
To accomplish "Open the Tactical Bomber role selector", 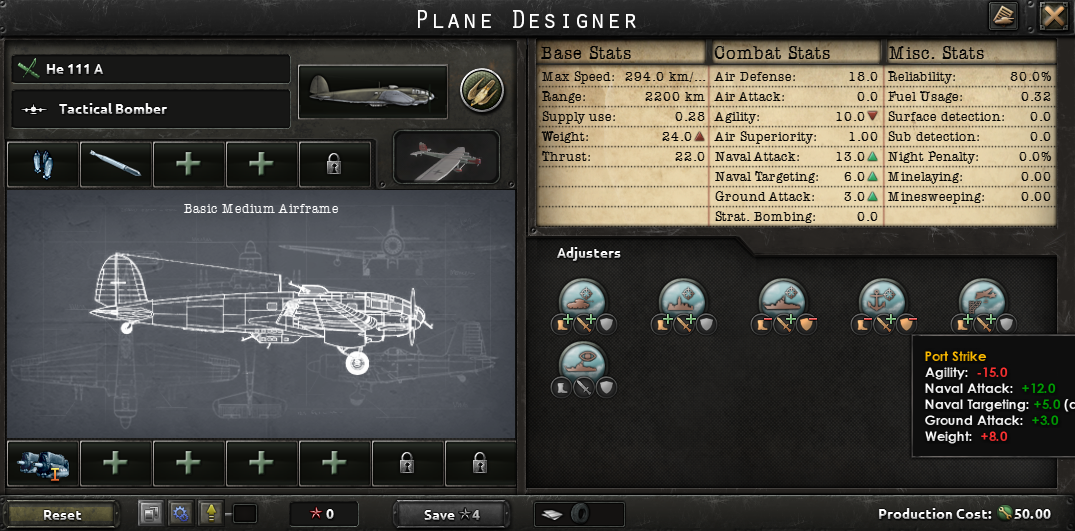I will 152,109.
